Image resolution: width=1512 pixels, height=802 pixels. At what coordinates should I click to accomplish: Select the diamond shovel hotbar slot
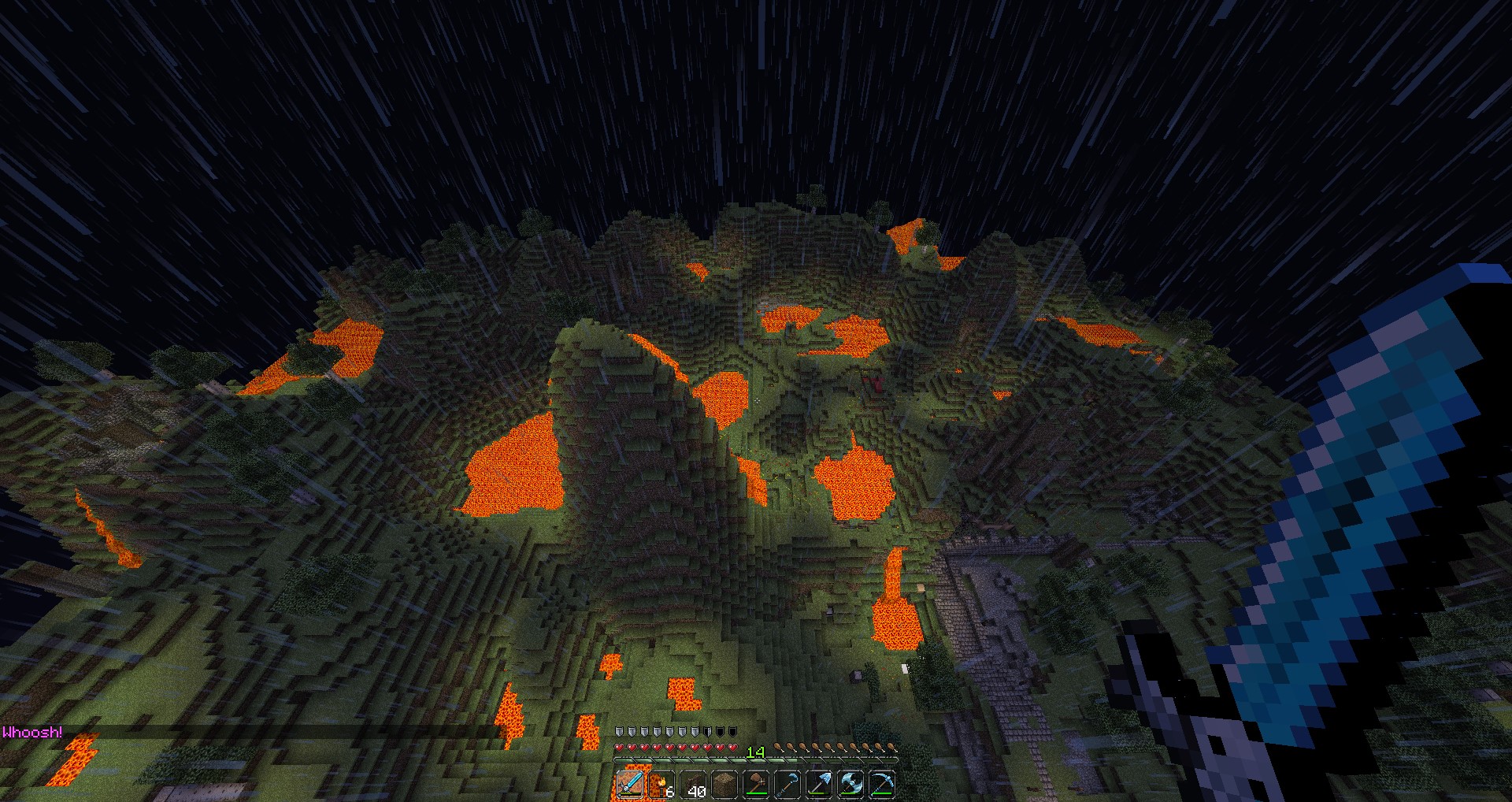point(819,785)
